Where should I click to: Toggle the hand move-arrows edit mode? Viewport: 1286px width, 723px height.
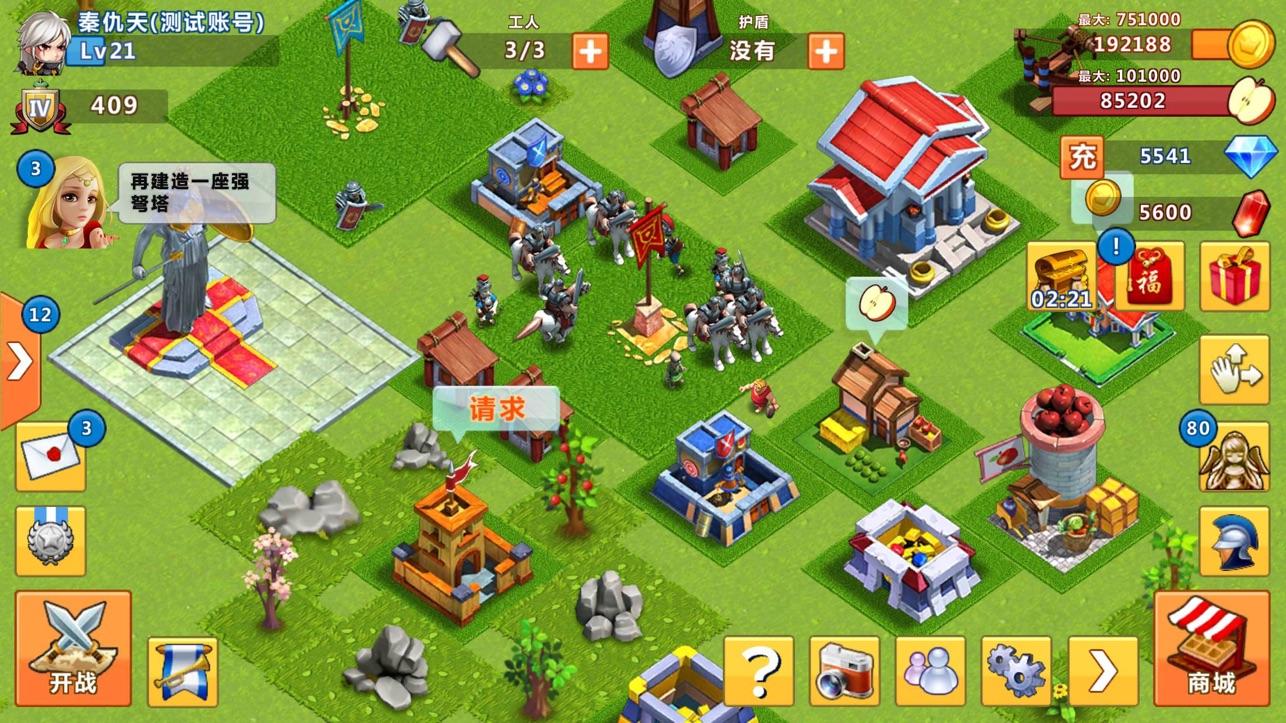(x=1234, y=370)
